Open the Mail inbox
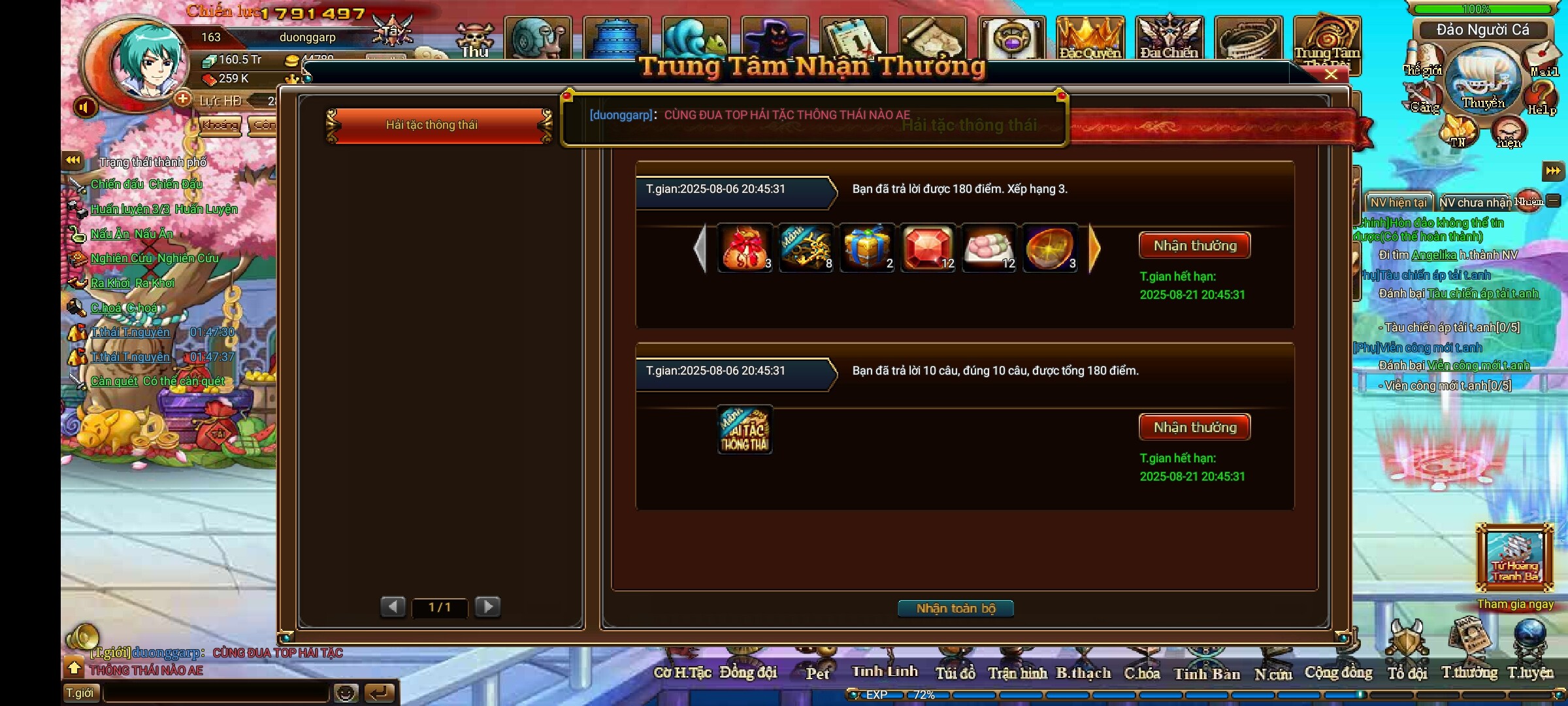Viewport: 1568px width, 706px height. [1543, 59]
